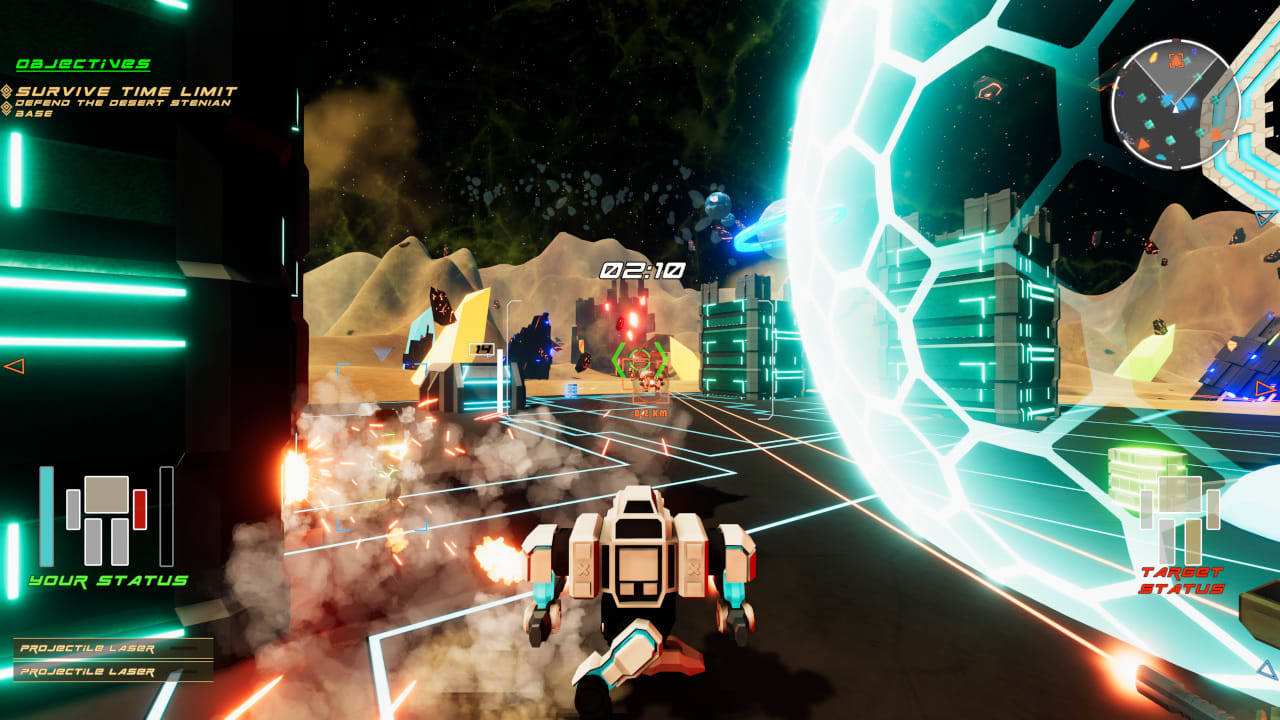The height and width of the screenshot is (720, 1280).
Task: Click the red damaged arm bar on Your Status diagram
Action: 140,509
